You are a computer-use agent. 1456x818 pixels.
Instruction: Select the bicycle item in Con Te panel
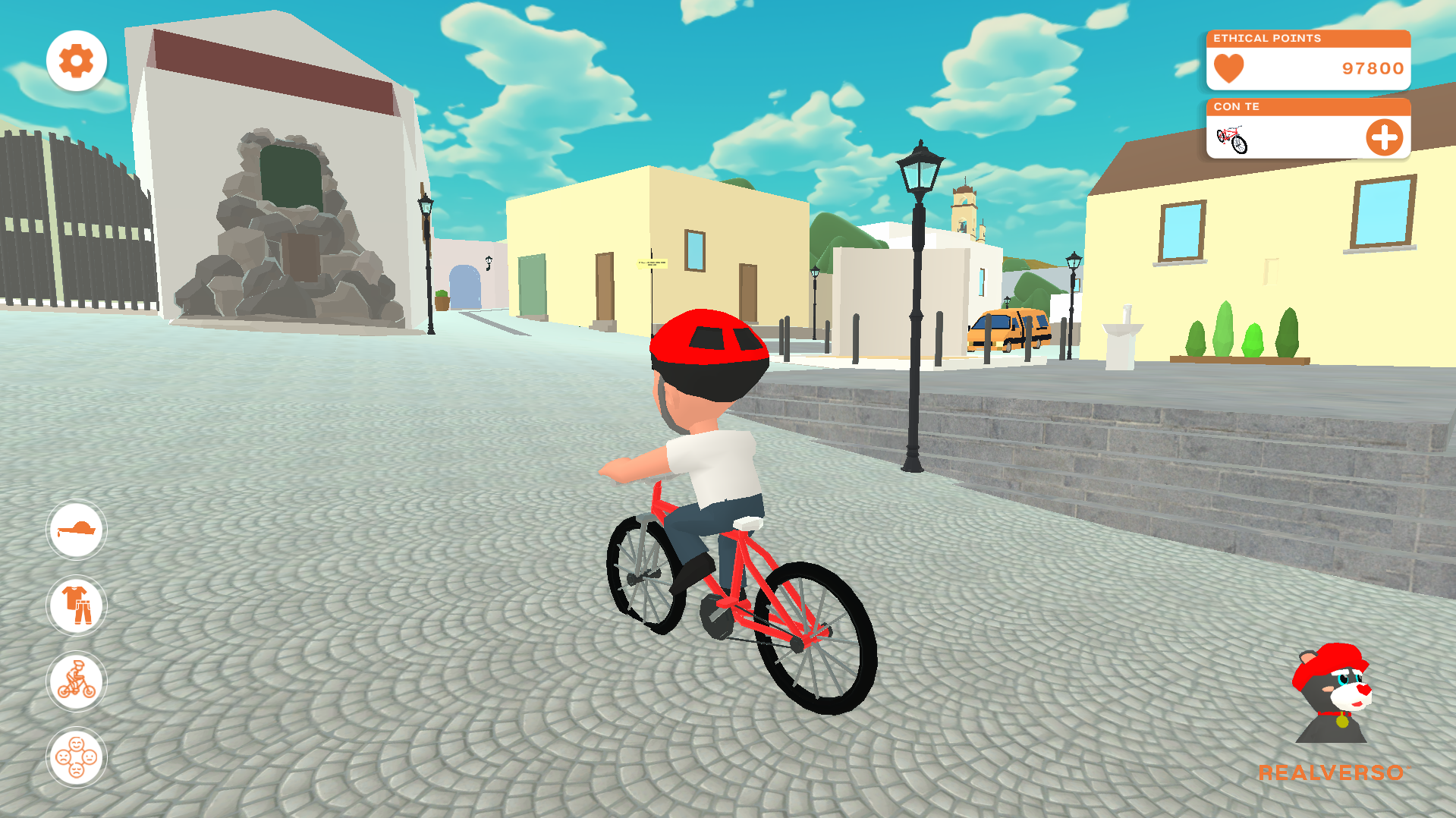[x=1232, y=139]
